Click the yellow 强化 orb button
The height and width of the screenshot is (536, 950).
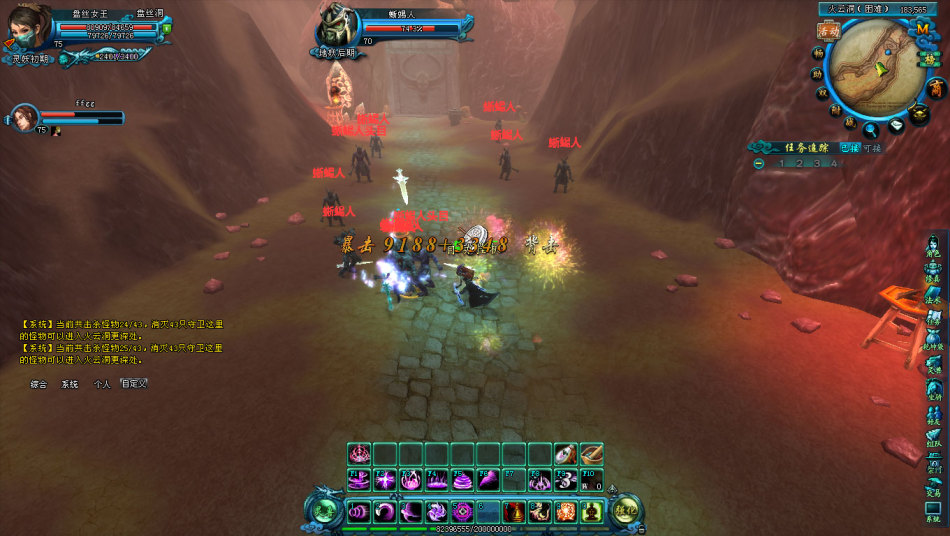(626, 511)
